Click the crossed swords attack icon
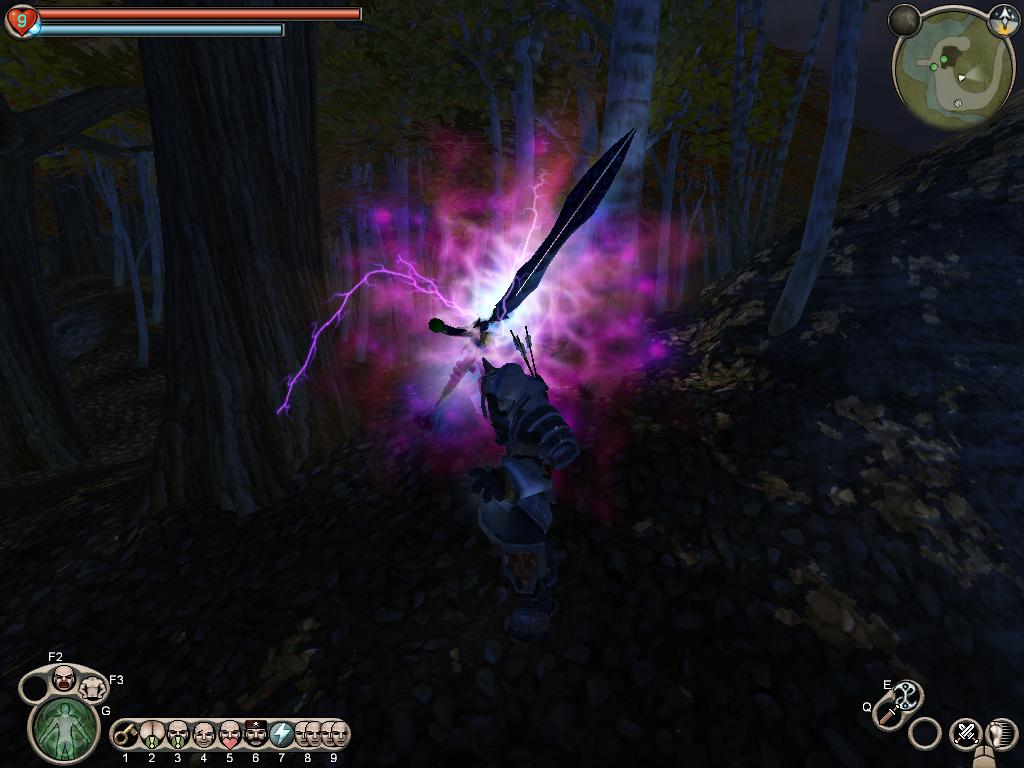Screen dimensions: 1024x768 tap(965, 733)
